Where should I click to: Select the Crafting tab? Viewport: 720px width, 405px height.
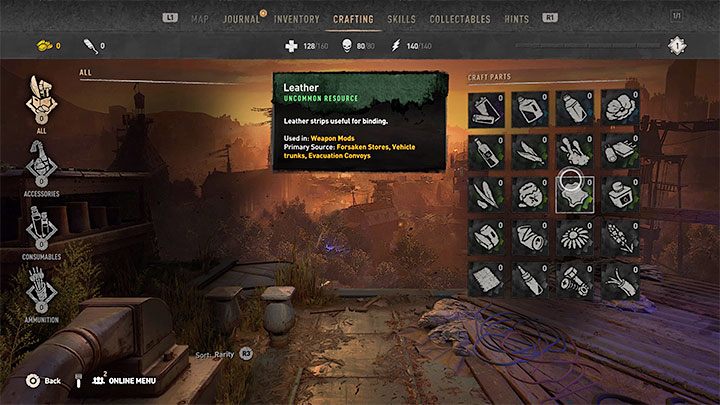pos(353,18)
